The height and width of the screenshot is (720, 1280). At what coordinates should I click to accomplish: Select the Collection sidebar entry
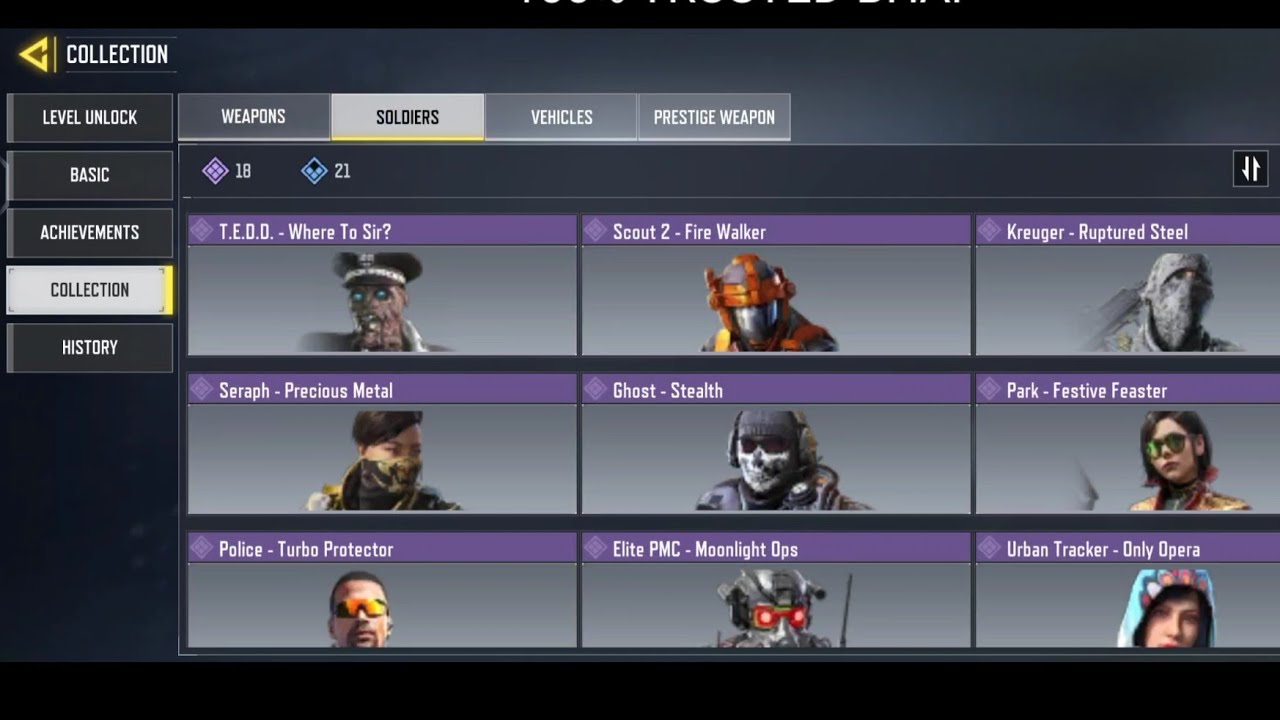pos(90,290)
